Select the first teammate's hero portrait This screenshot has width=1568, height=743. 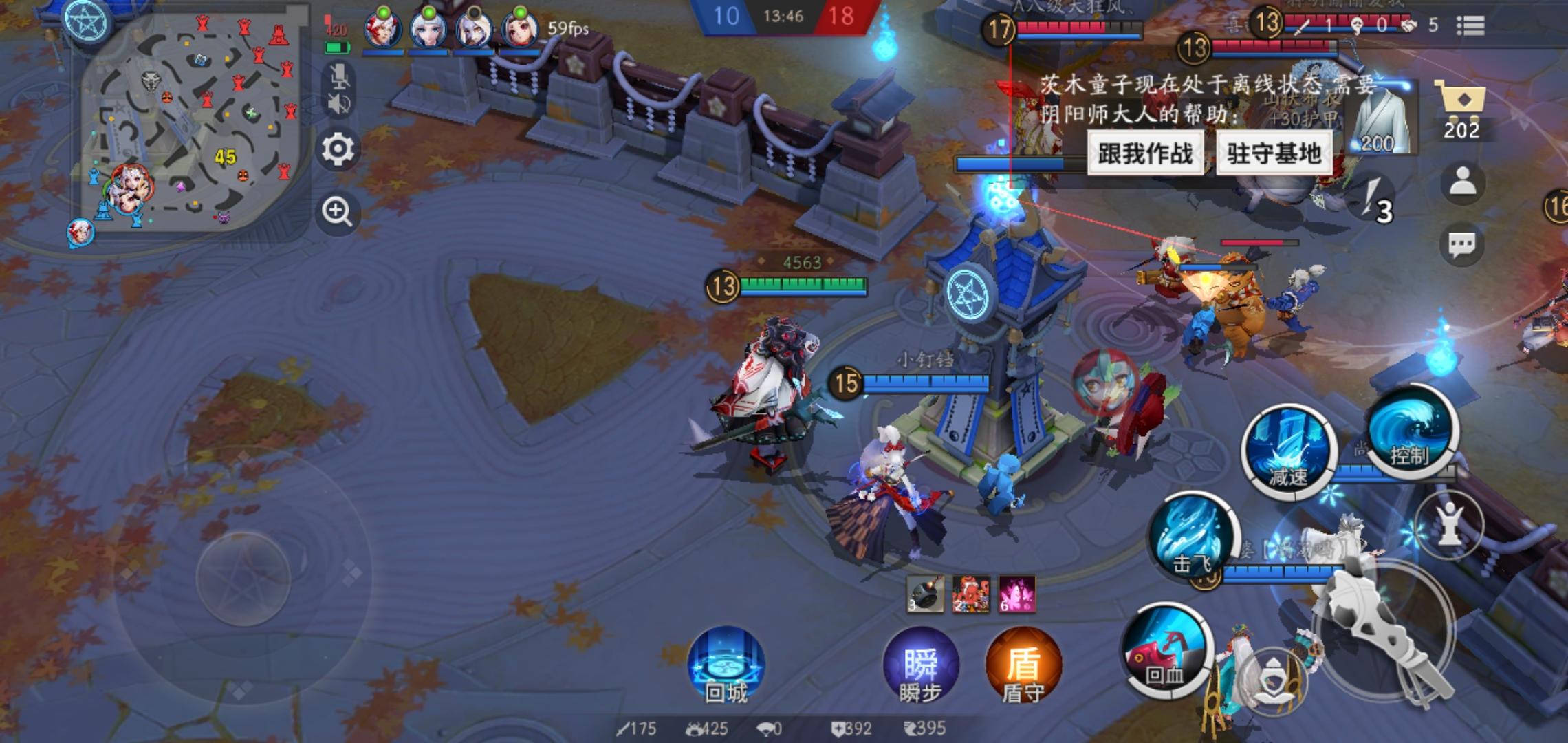382,28
